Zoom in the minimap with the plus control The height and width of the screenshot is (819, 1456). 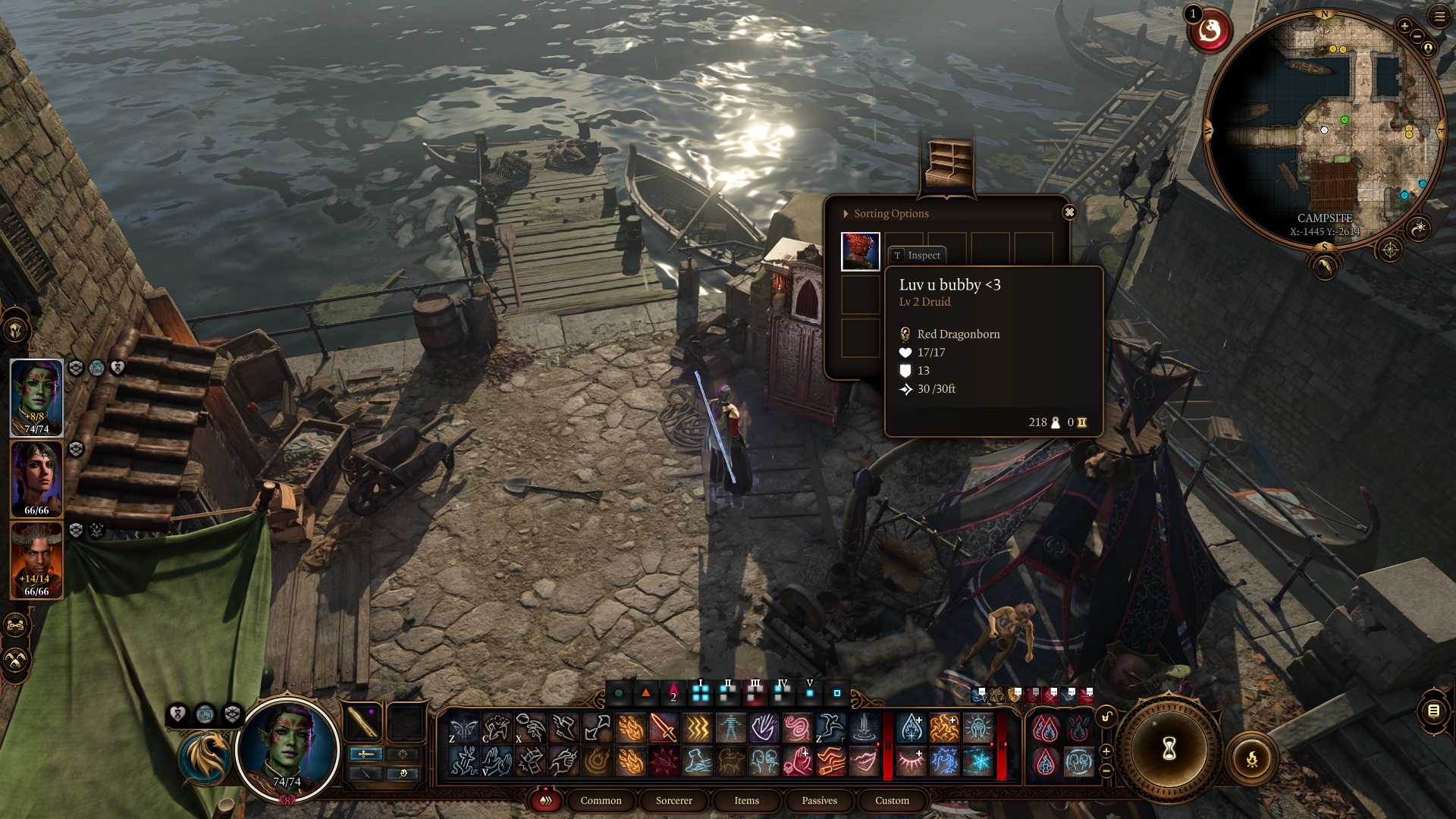coord(1404,26)
